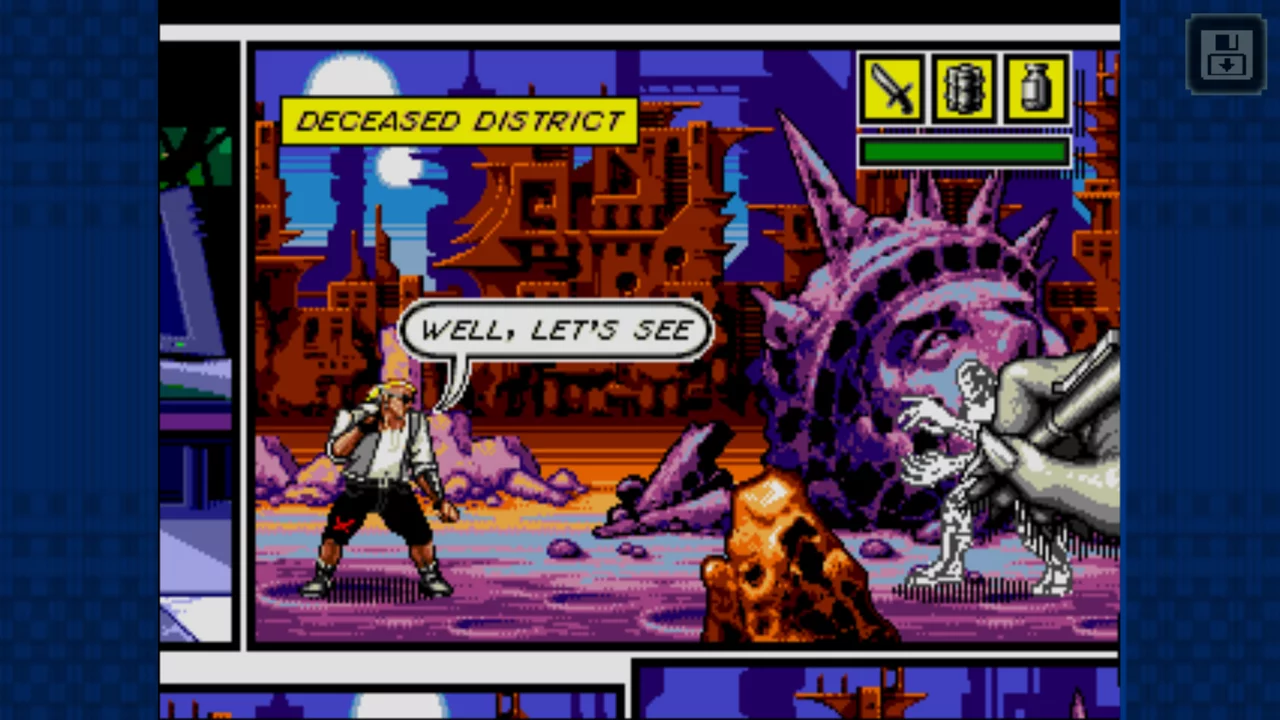Select the bottle item in the third slot
This screenshot has height=720, width=1280.
[x=1035, y=90]
